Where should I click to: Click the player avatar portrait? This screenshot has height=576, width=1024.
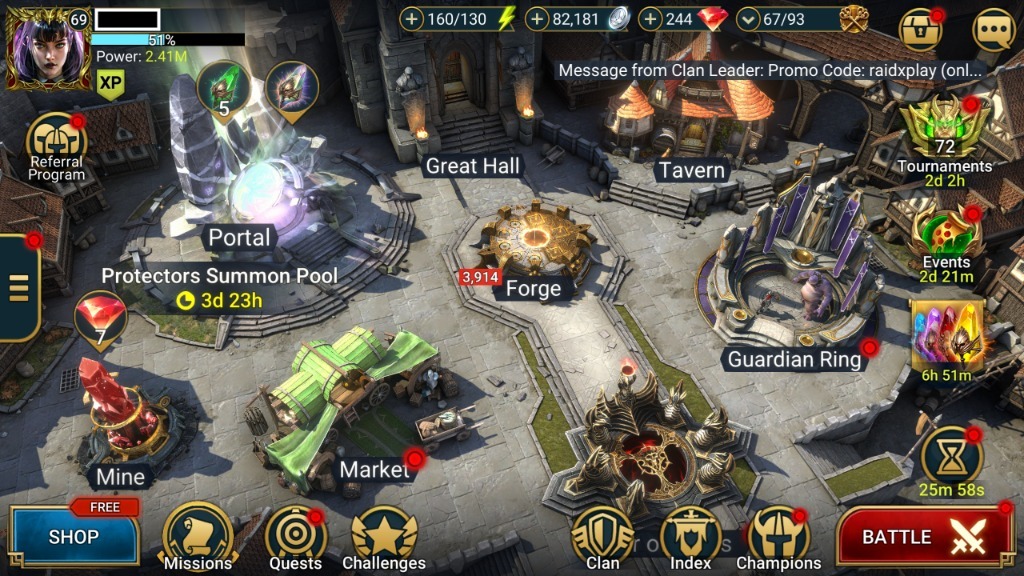pyautogui.click(x=48, y=46)
